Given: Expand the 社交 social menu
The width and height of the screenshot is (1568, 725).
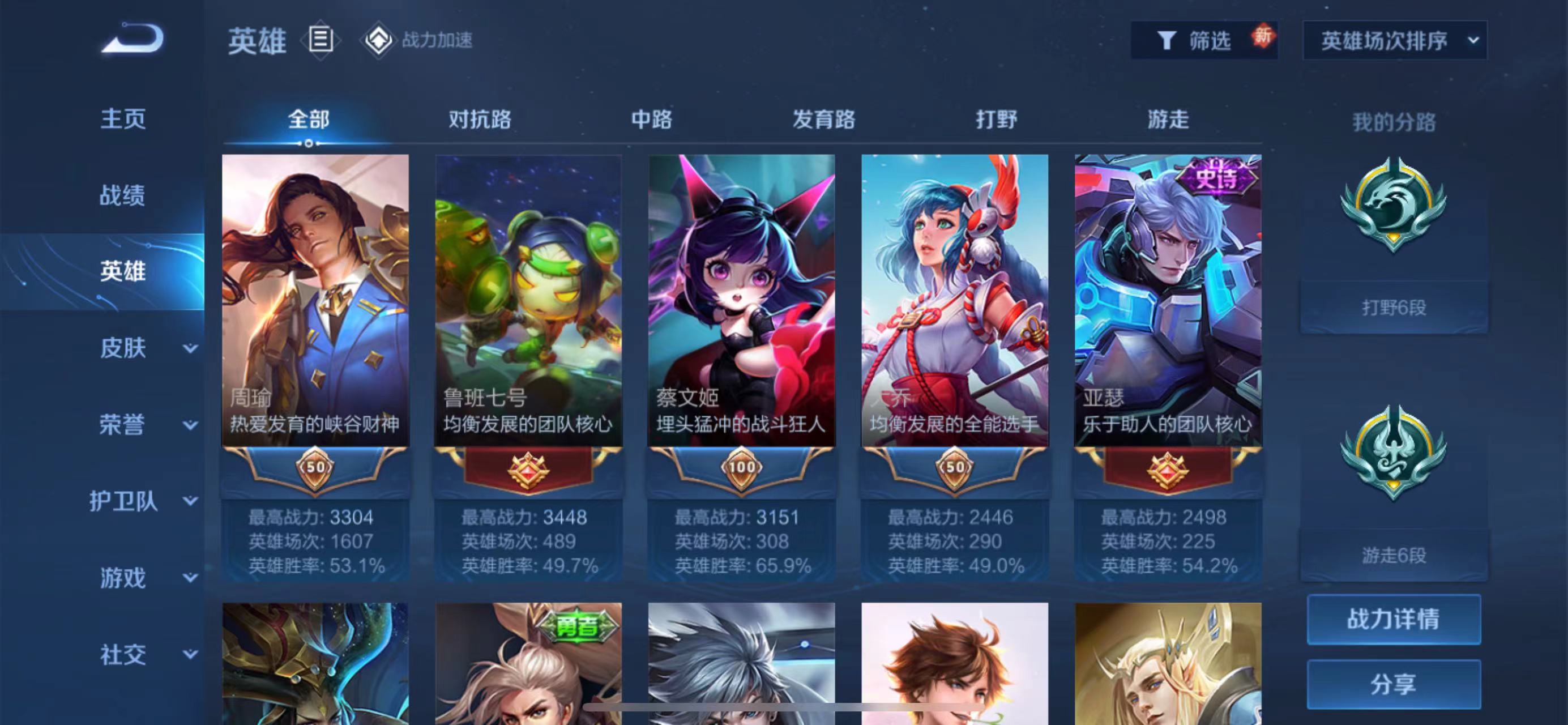Looking at the screenshot, I should click(x=146, y=655).
